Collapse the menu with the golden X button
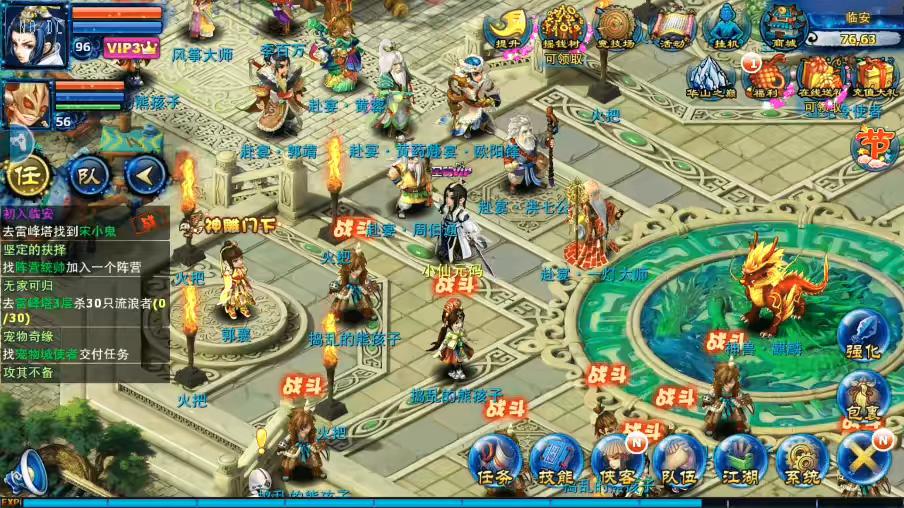Screen dimensions: 904x508 [x=863, y=460]
